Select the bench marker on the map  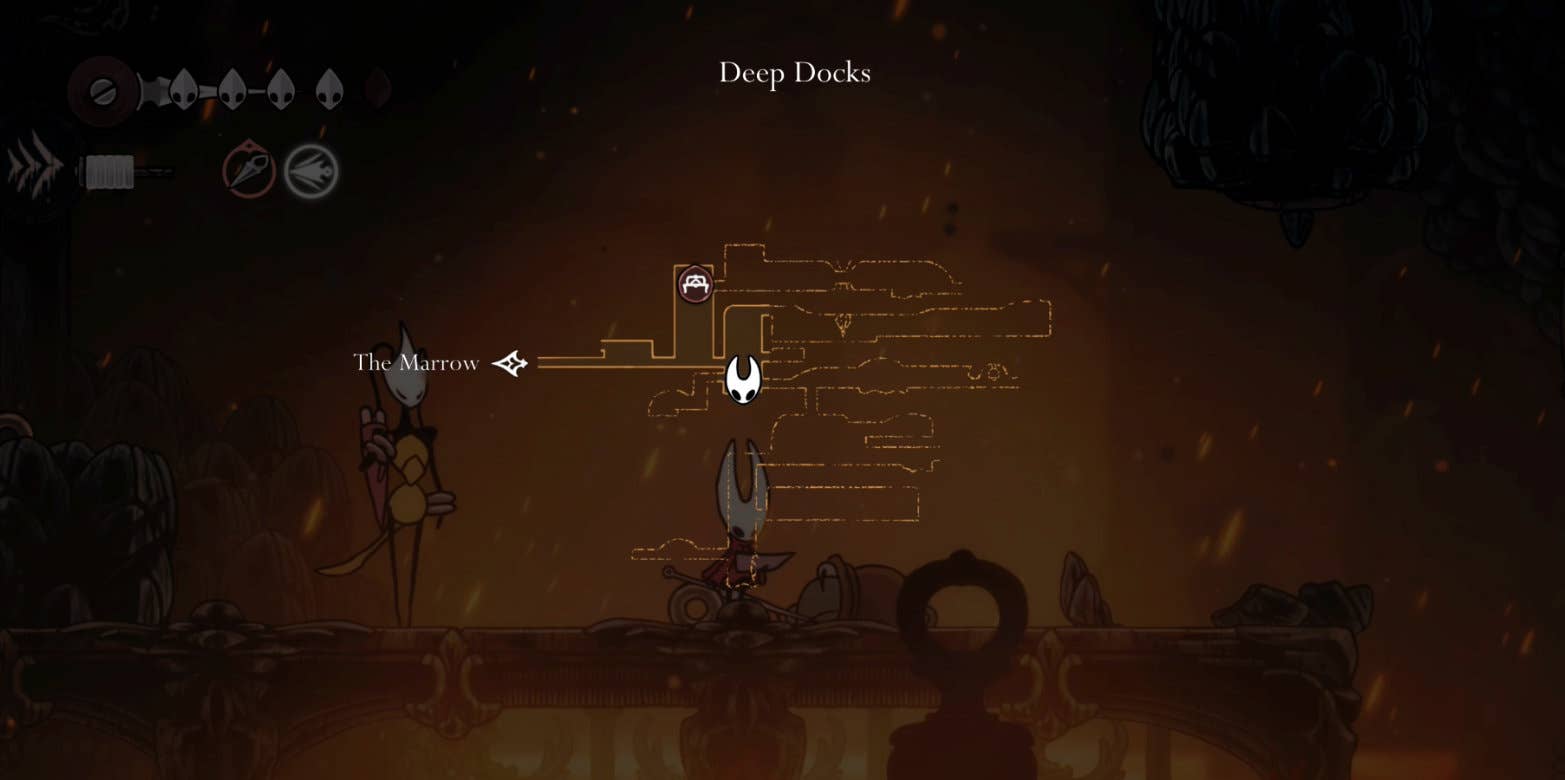pyautogui.click(x=695, y=284)
